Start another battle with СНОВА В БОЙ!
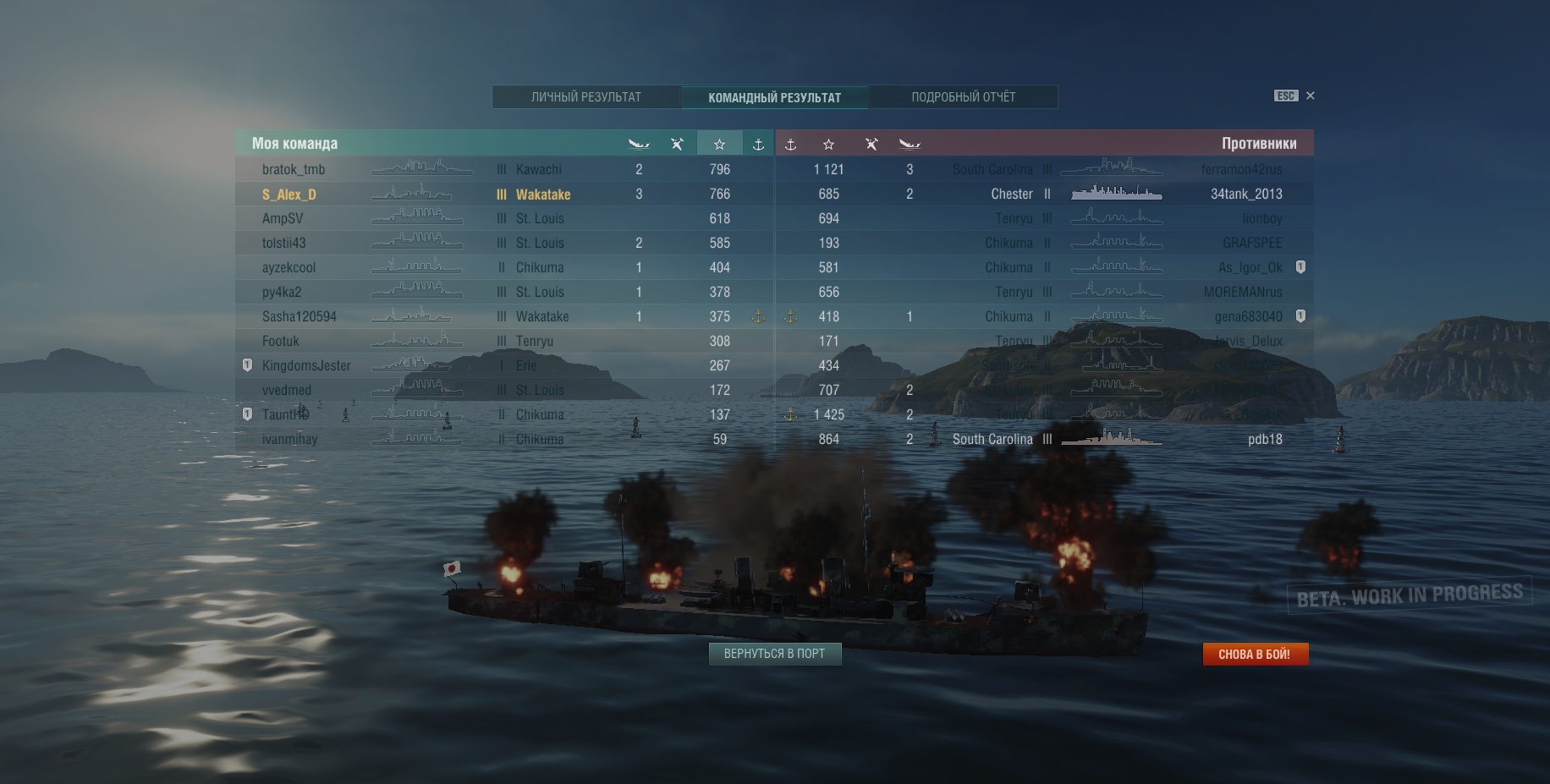 (1255, 654)
